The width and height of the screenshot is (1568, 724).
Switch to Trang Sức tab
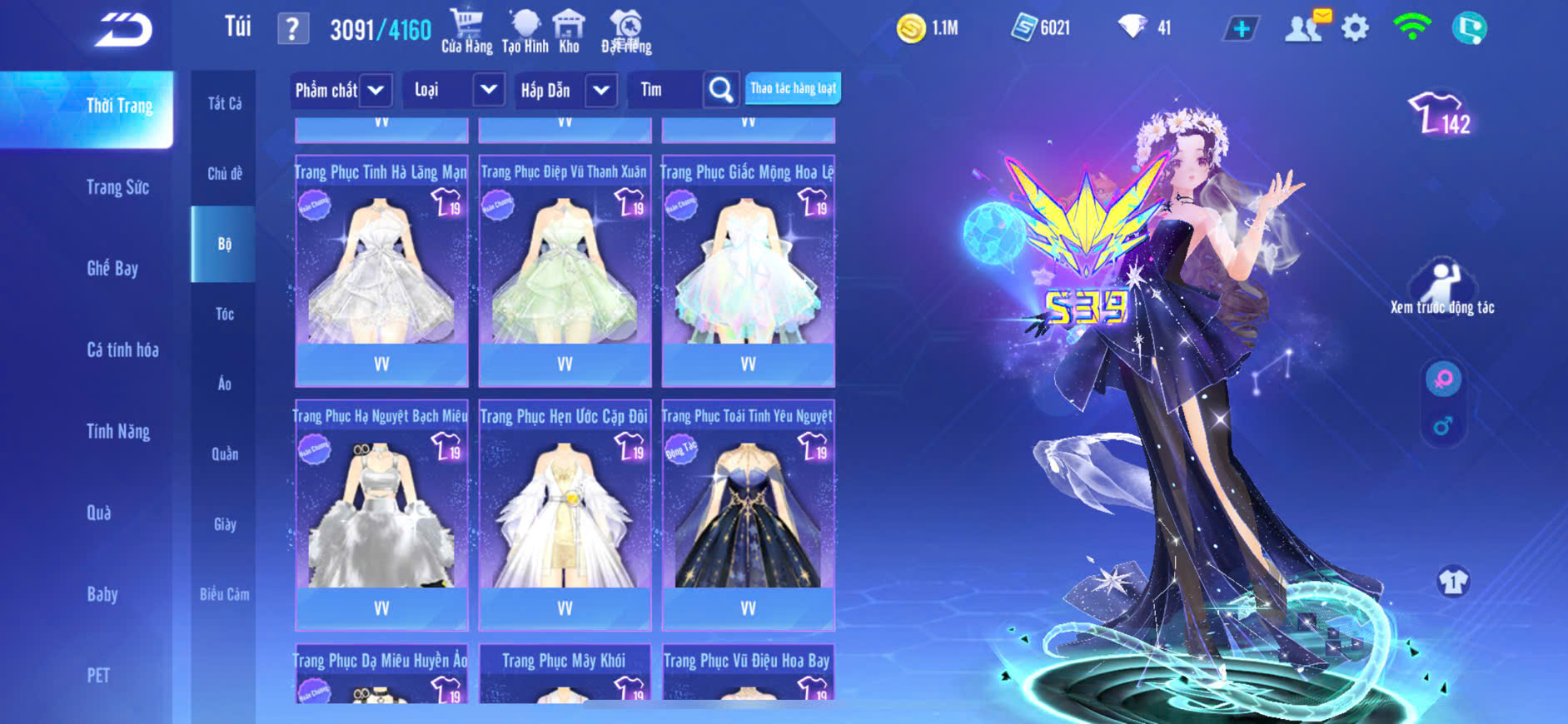[117, 187]
